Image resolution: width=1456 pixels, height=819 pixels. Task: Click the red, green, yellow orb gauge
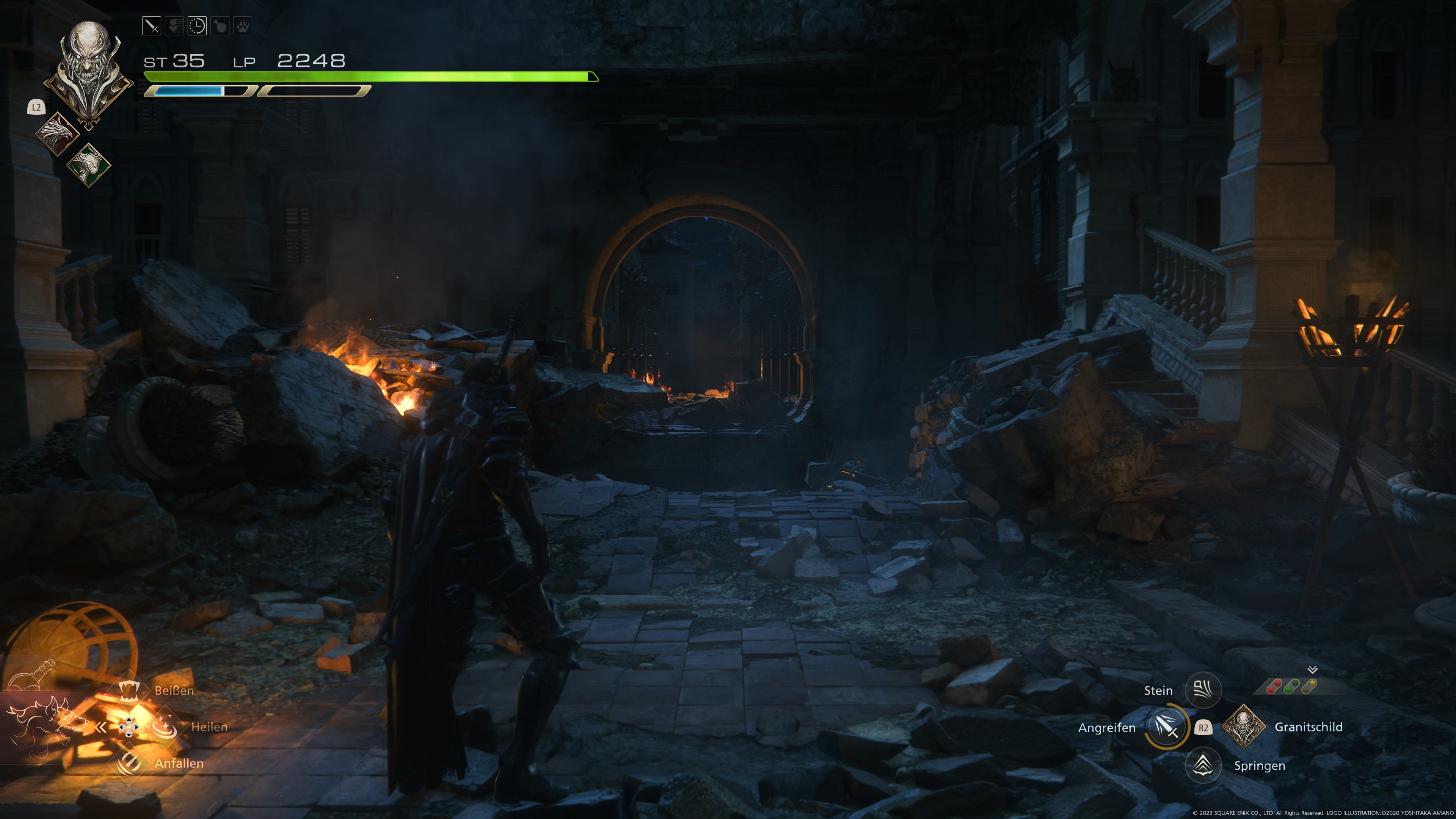(1292, 687)
